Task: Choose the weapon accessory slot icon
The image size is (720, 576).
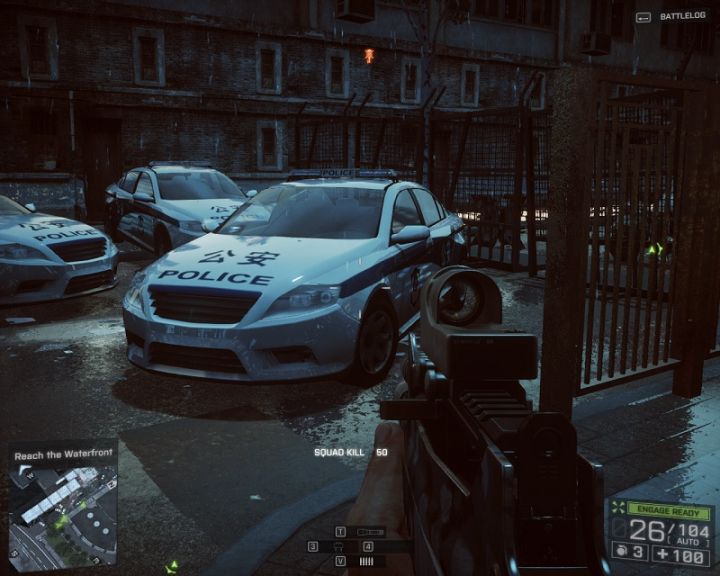Action: (370, 532)
